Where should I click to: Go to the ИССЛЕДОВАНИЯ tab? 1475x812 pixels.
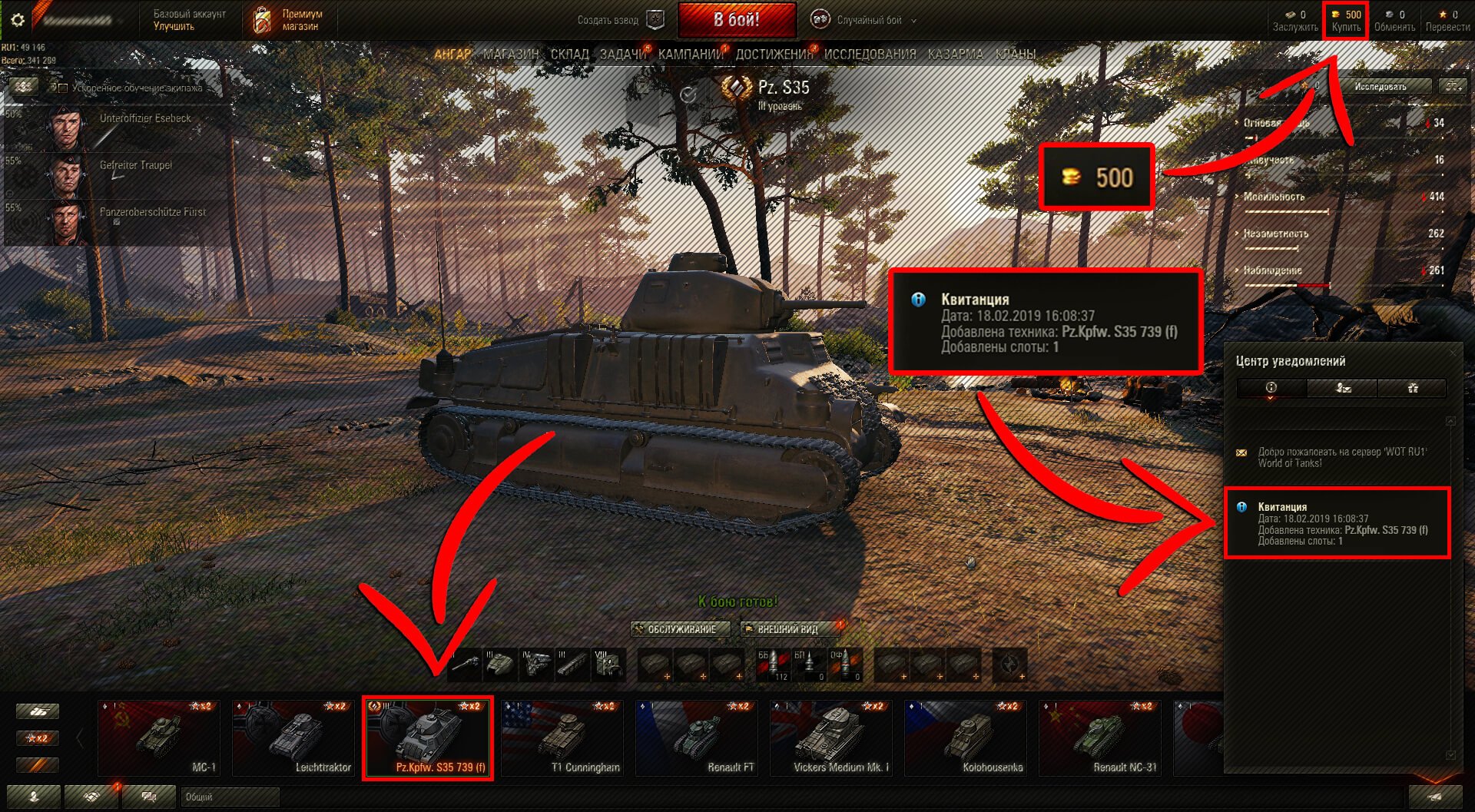coord(870,54)
